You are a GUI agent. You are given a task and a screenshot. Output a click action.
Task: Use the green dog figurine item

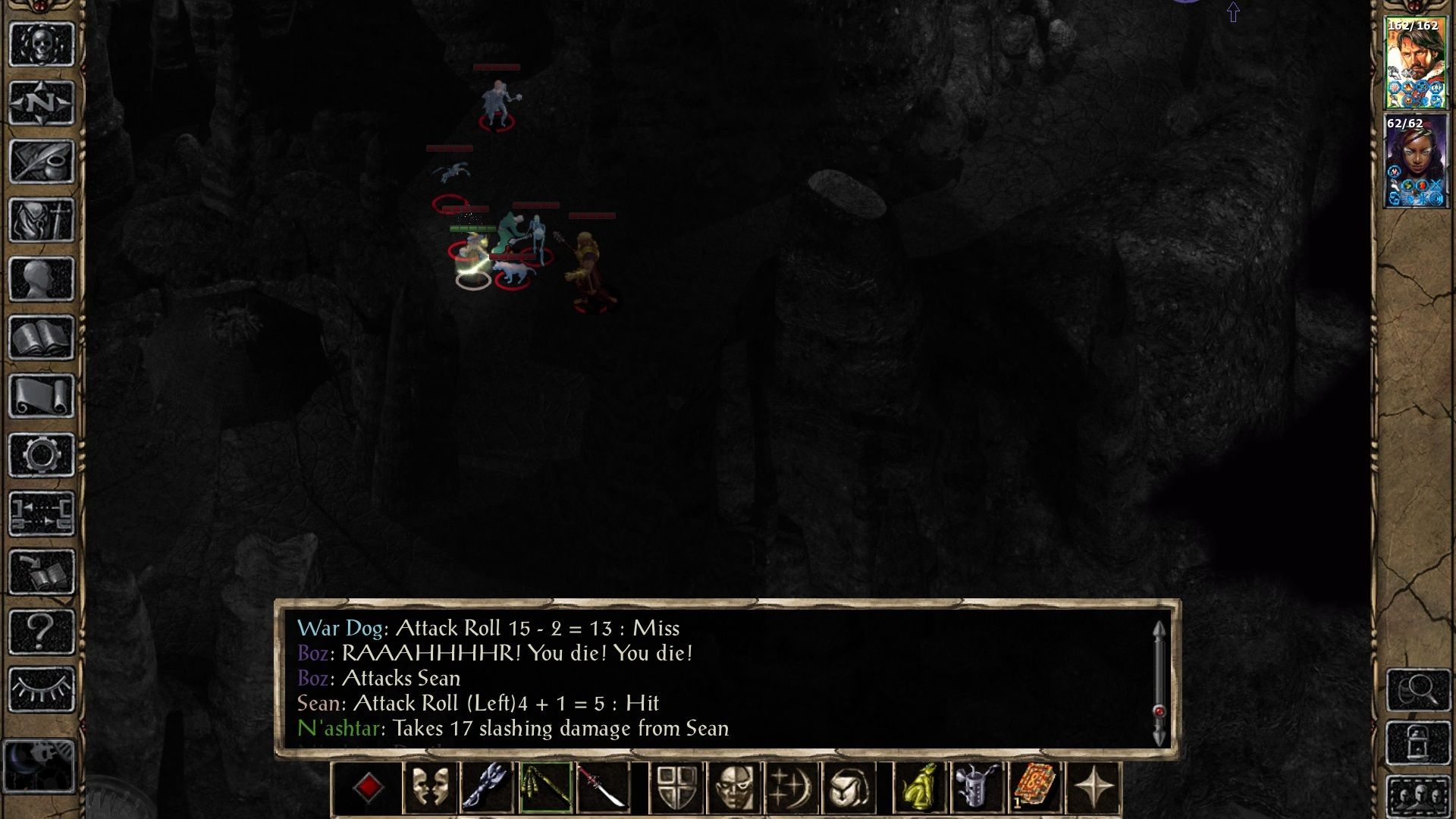click(921, 788)
